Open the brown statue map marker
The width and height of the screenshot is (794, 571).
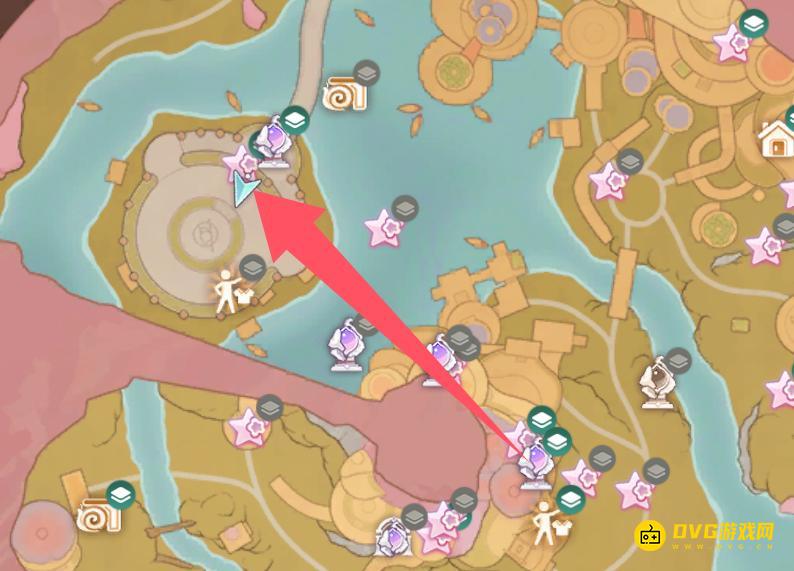tap(660, 380)
